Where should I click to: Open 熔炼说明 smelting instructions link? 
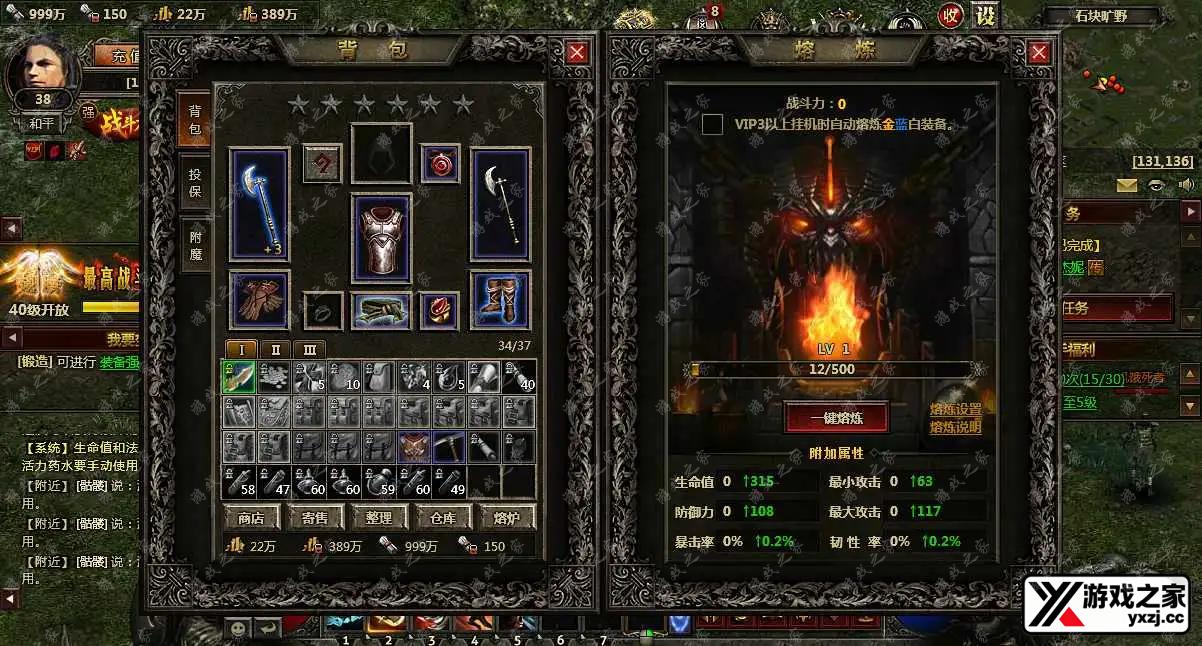click(x=955, y=427)
